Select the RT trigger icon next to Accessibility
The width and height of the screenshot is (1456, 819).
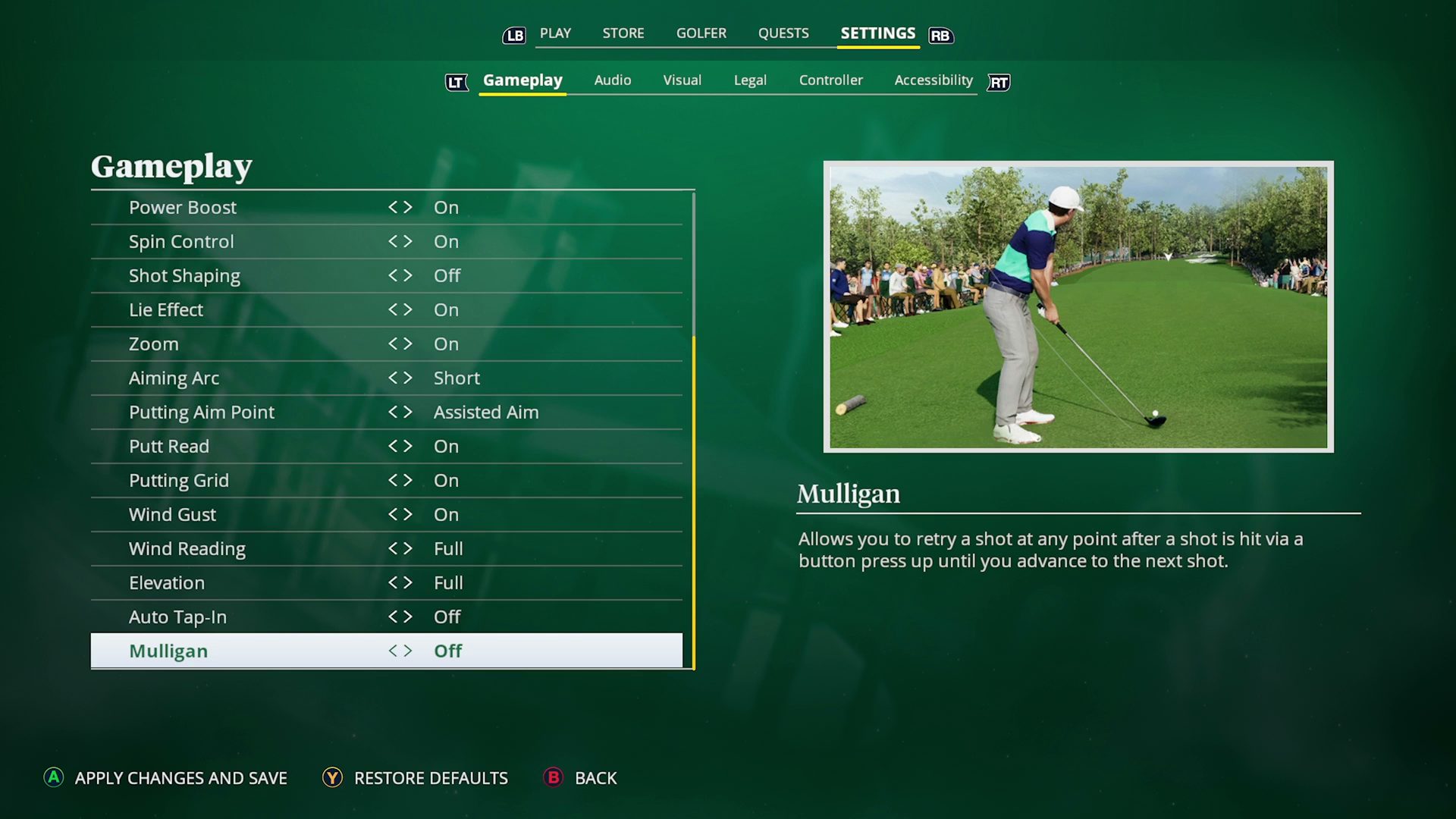tap(998, 83)
